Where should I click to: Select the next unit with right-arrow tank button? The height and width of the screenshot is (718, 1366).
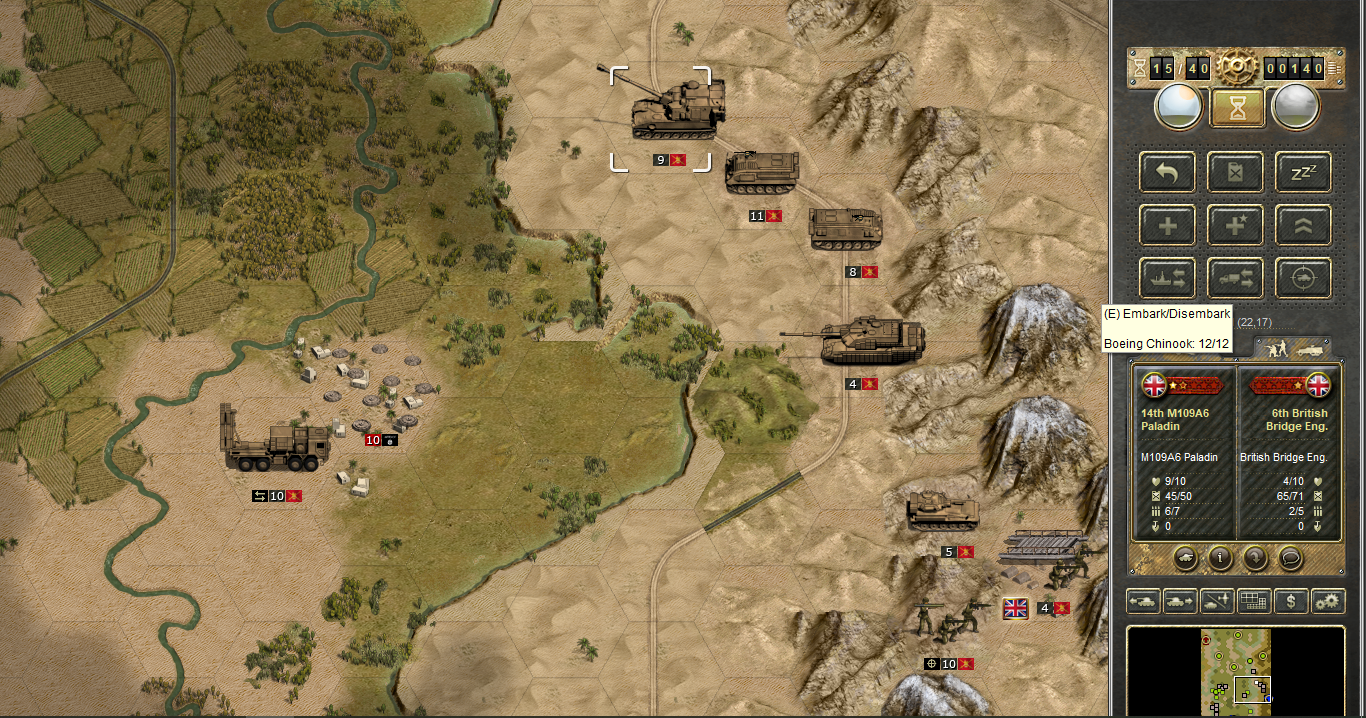tap(1179, 601)
